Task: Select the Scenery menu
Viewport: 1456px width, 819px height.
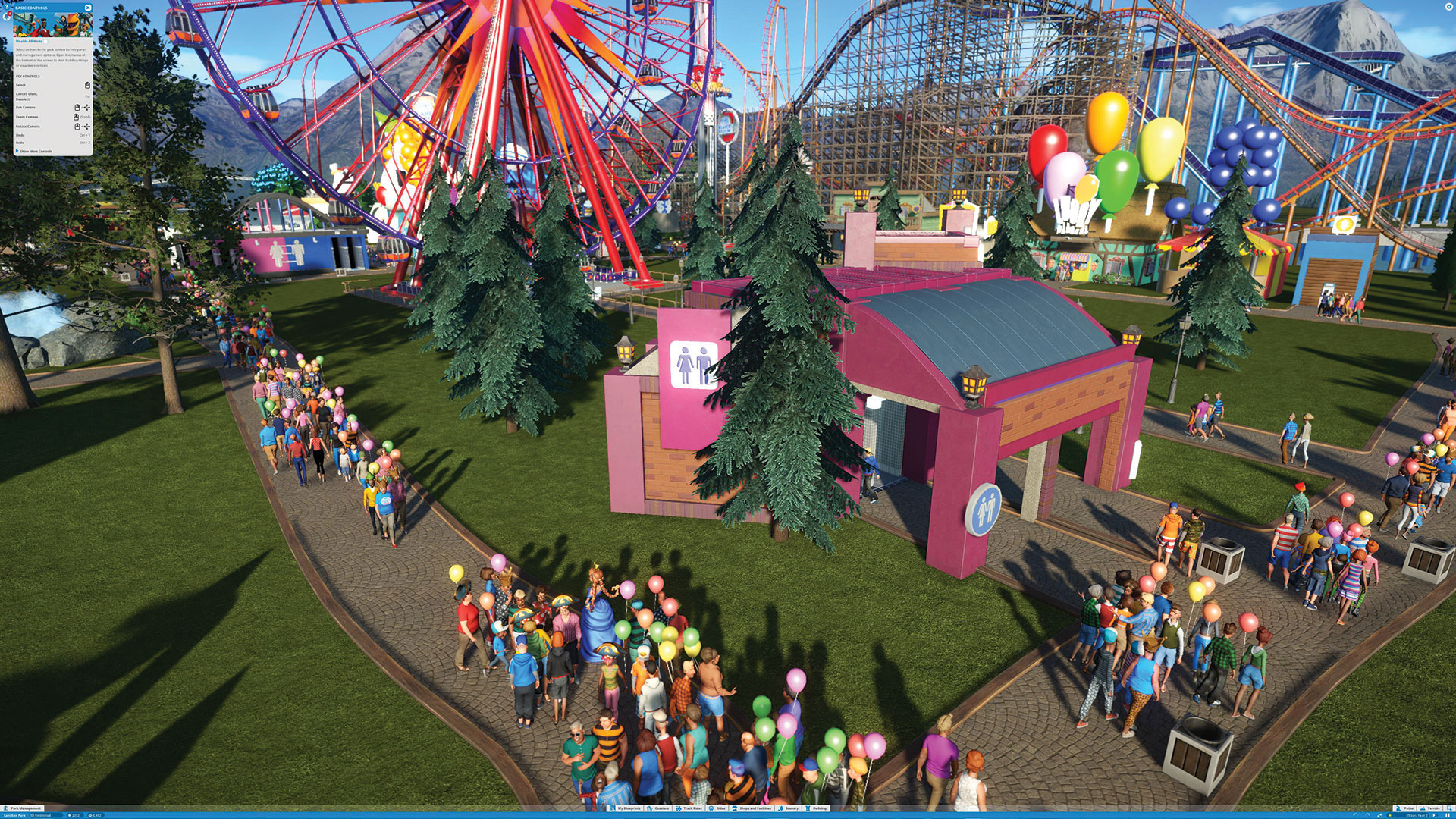Action: (x=789, y=808)
